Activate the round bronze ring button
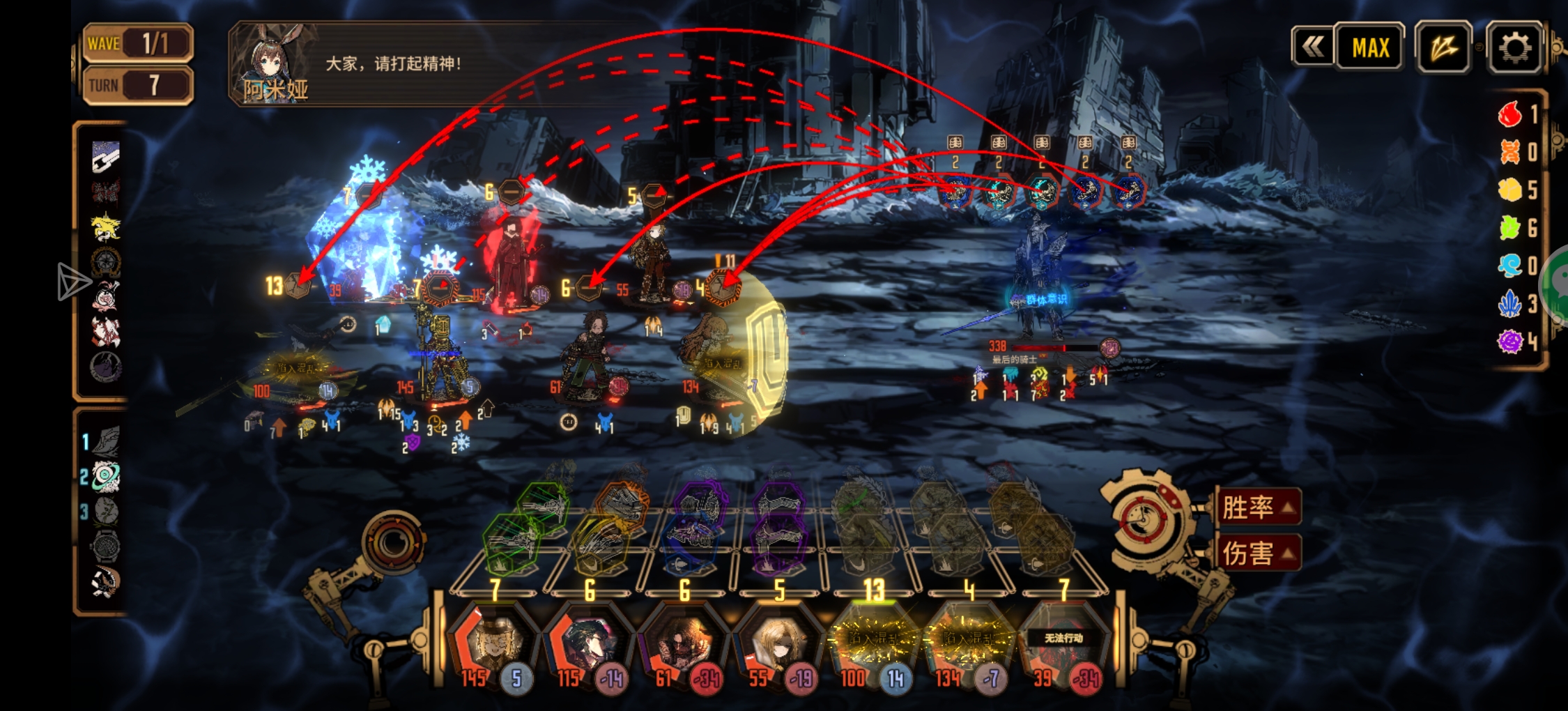 393,541
